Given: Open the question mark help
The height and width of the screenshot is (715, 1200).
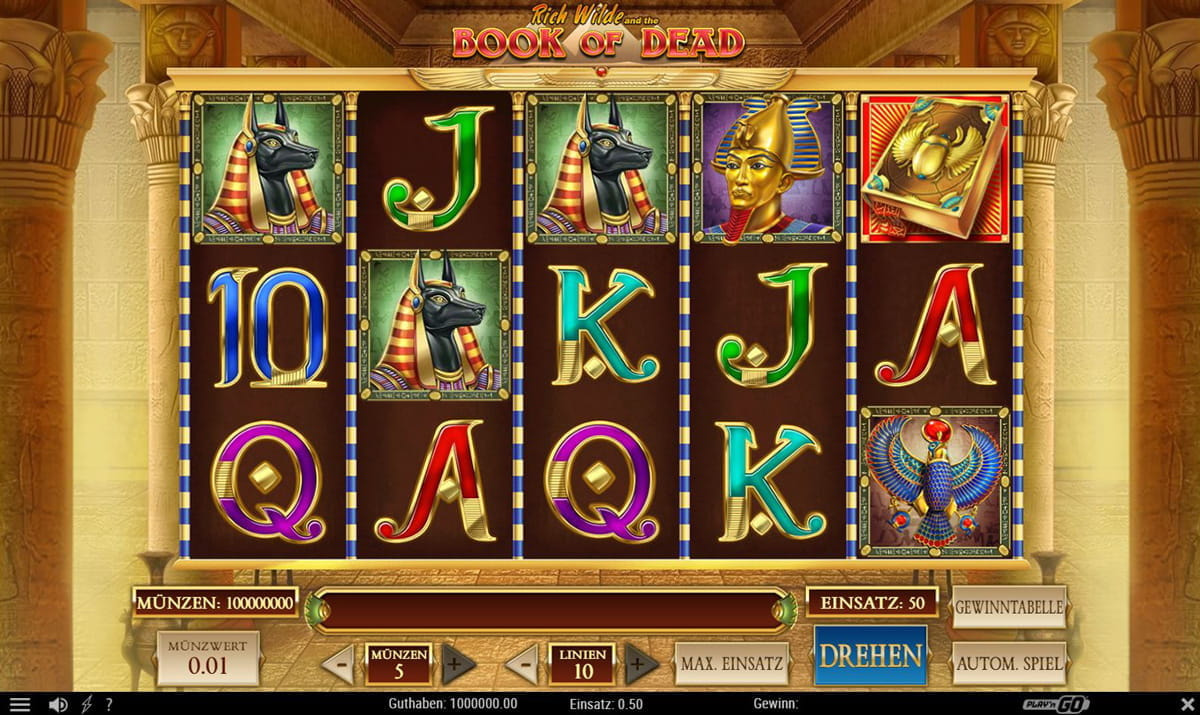Looking at the screenshot, I should click(108, 705).
